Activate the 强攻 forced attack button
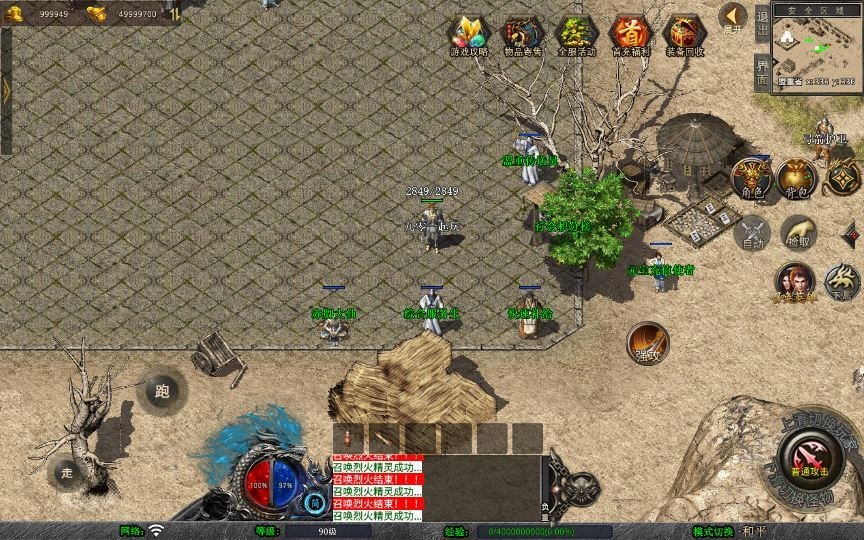Viewport: 864px width, 540px height. point(647,342)
